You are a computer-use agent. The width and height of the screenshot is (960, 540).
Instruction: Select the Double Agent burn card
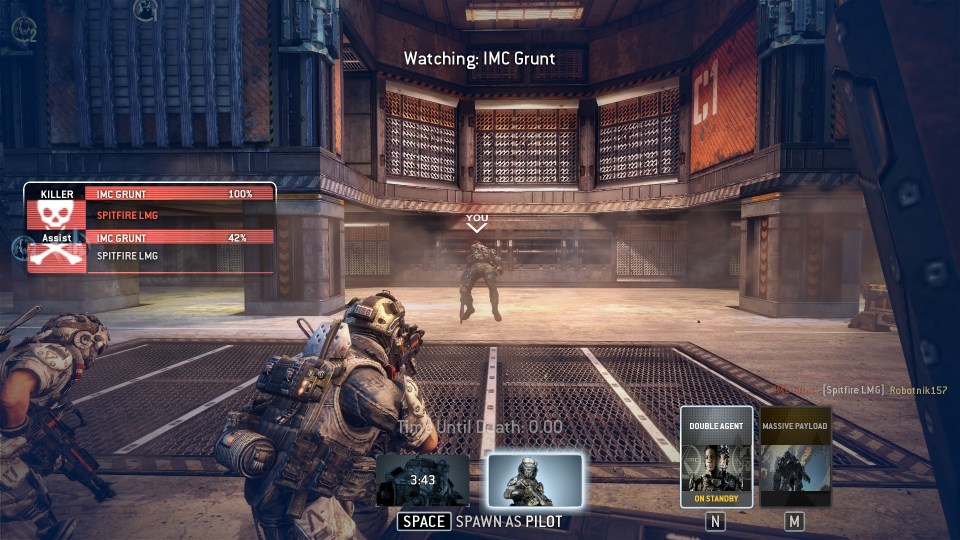pyautogui.click(x=716, y=457)
